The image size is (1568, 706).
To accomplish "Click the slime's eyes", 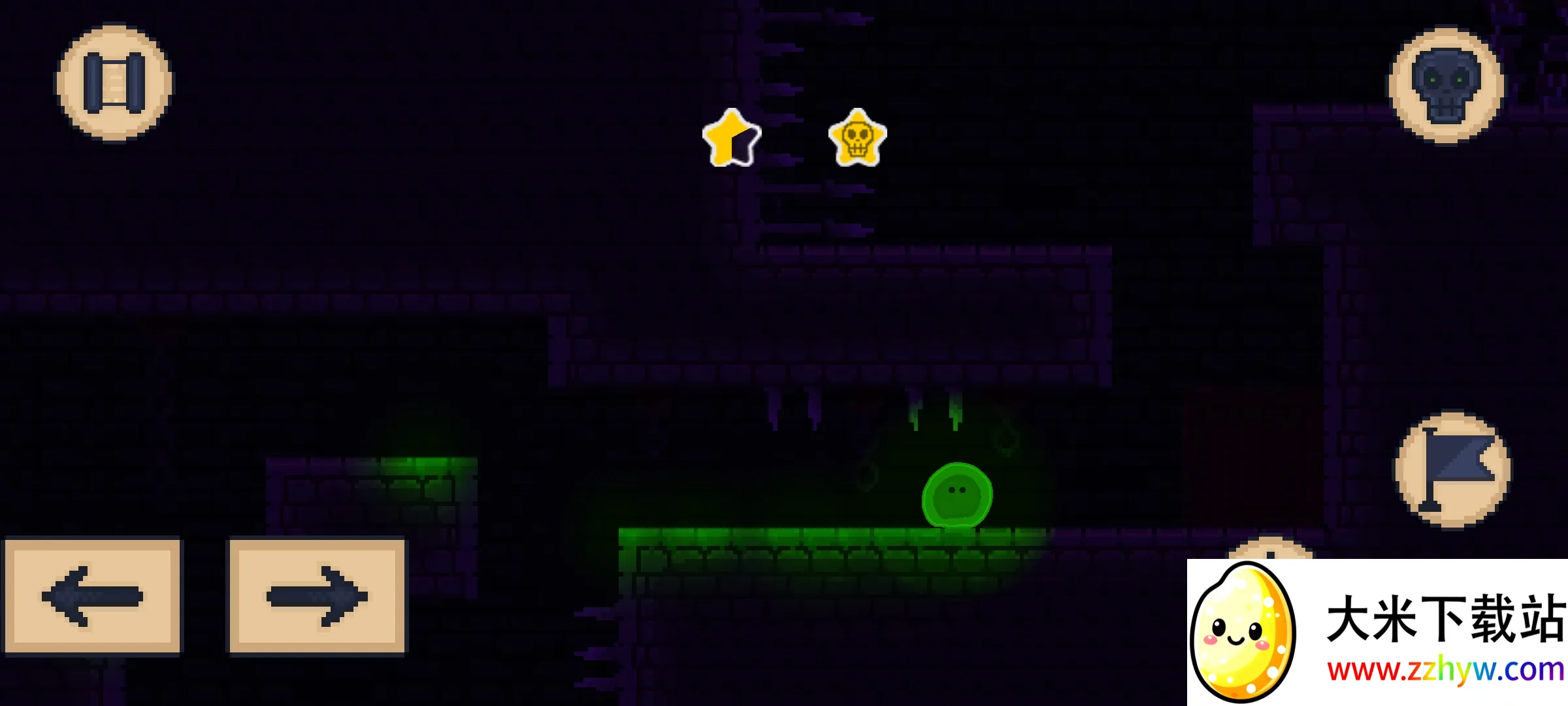I will 956,489.
